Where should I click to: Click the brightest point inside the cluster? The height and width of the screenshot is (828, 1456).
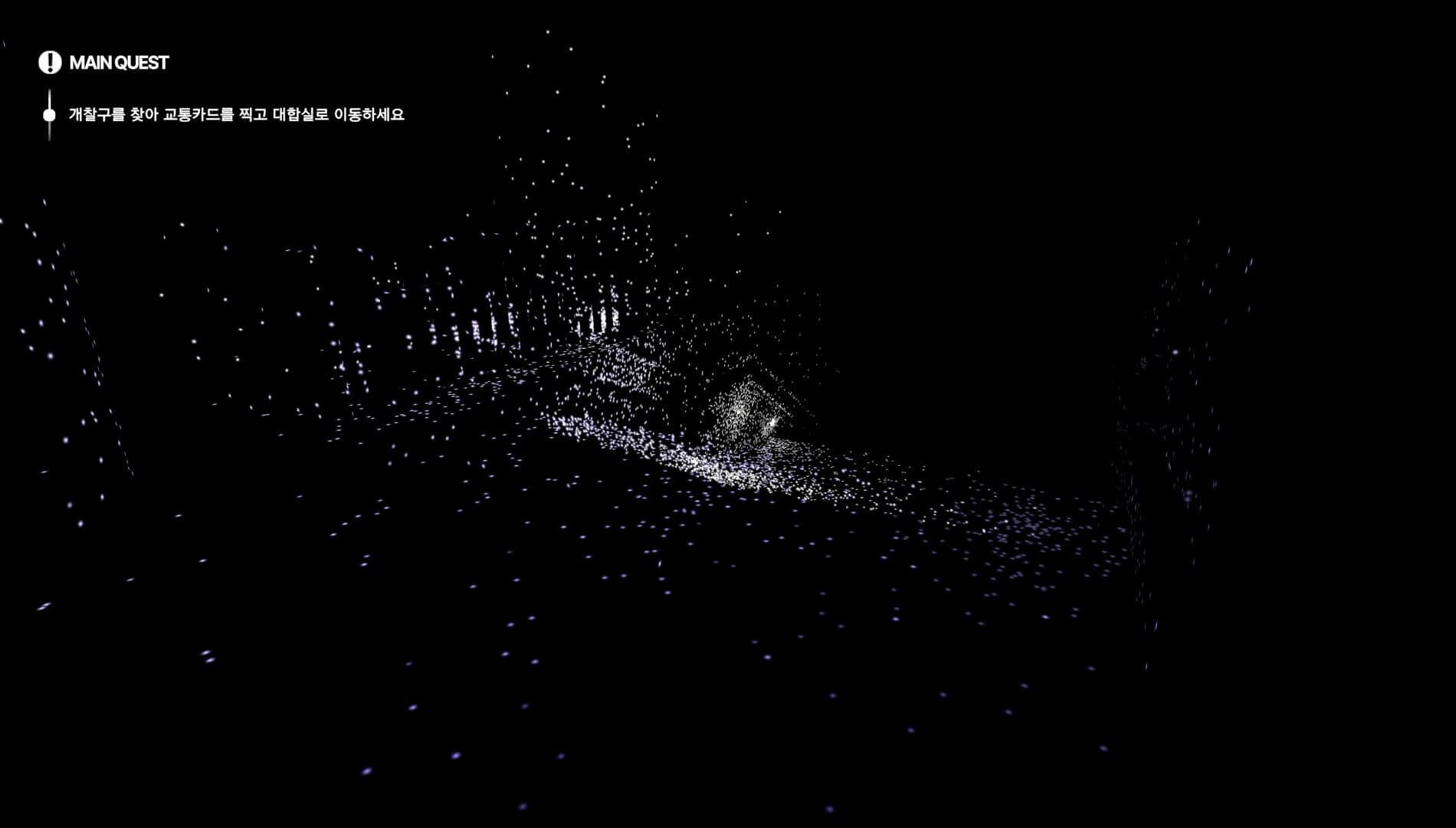pos(774,422)
